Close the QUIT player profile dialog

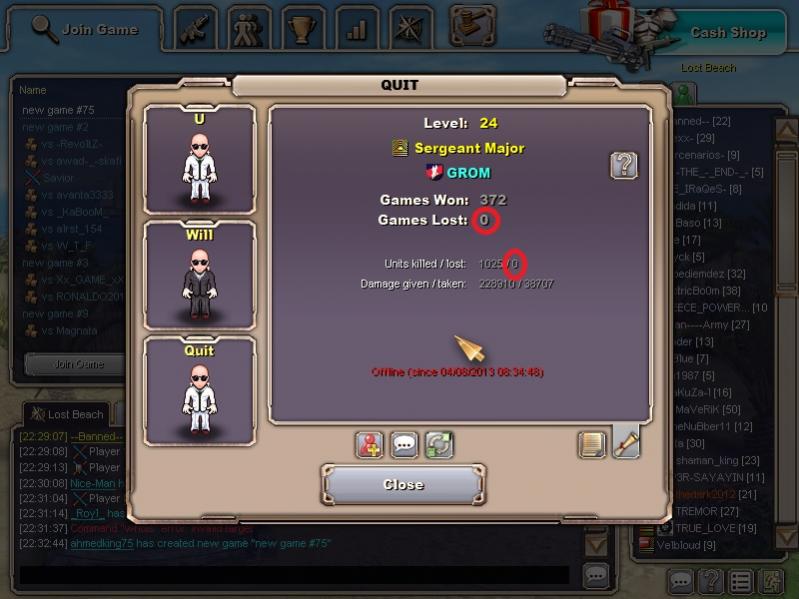(x=403, y=485)
